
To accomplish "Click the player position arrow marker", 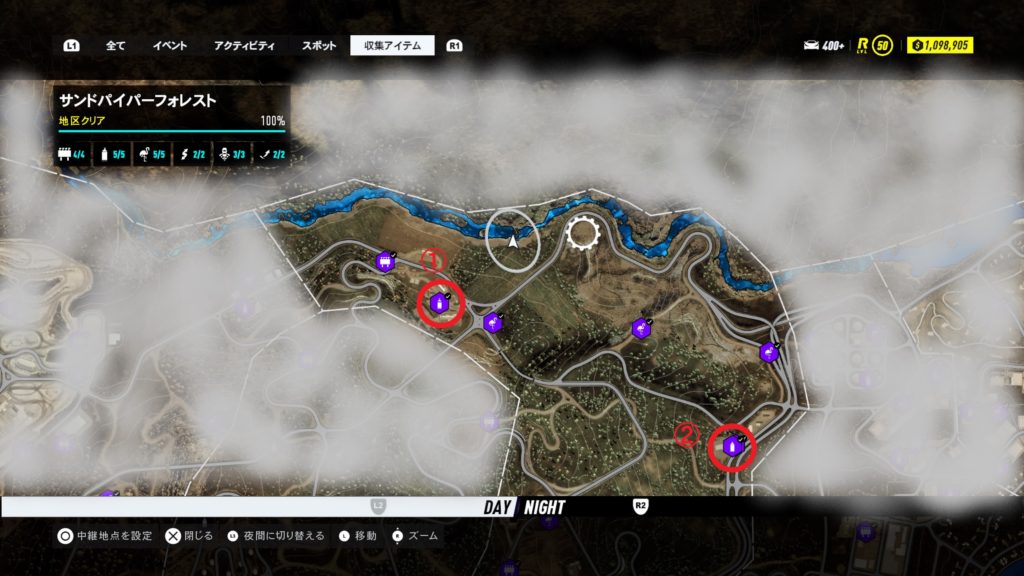I will click(513, 240).
